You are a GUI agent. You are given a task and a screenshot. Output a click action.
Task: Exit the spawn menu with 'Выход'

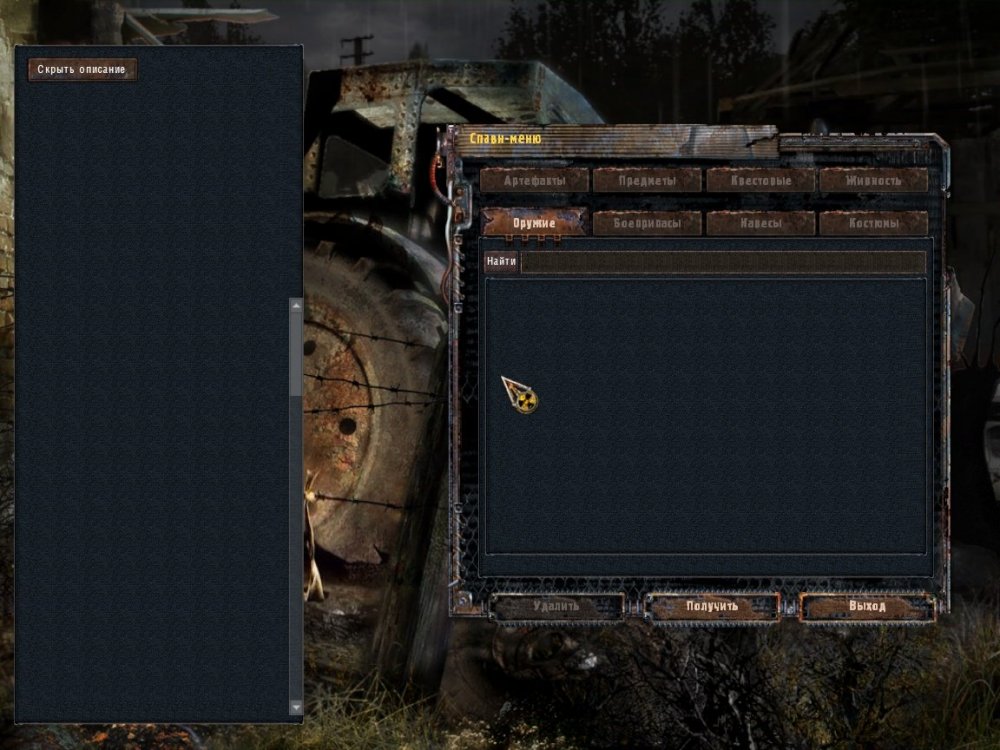coord(867,606)
